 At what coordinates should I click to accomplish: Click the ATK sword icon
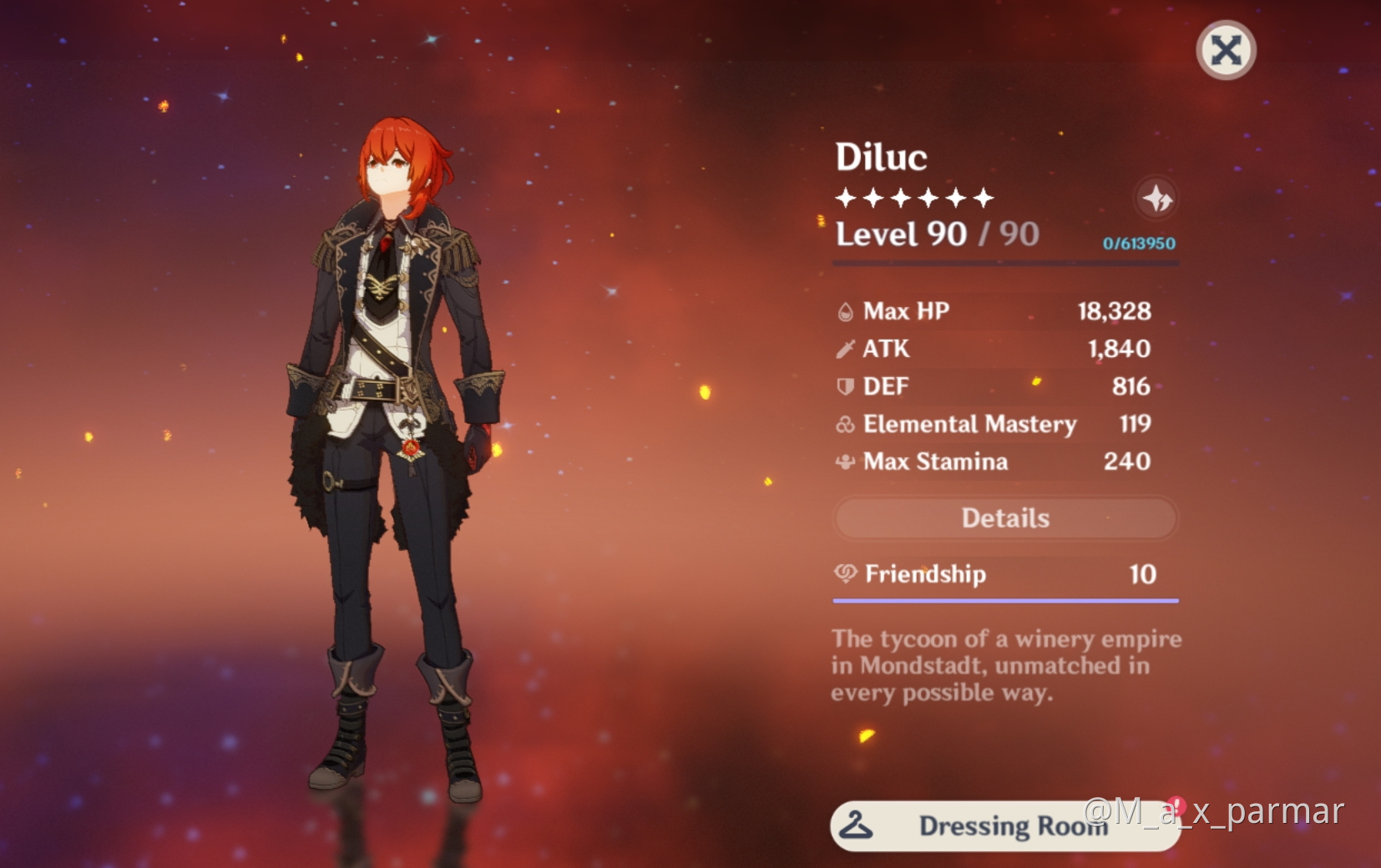(846, 348)
